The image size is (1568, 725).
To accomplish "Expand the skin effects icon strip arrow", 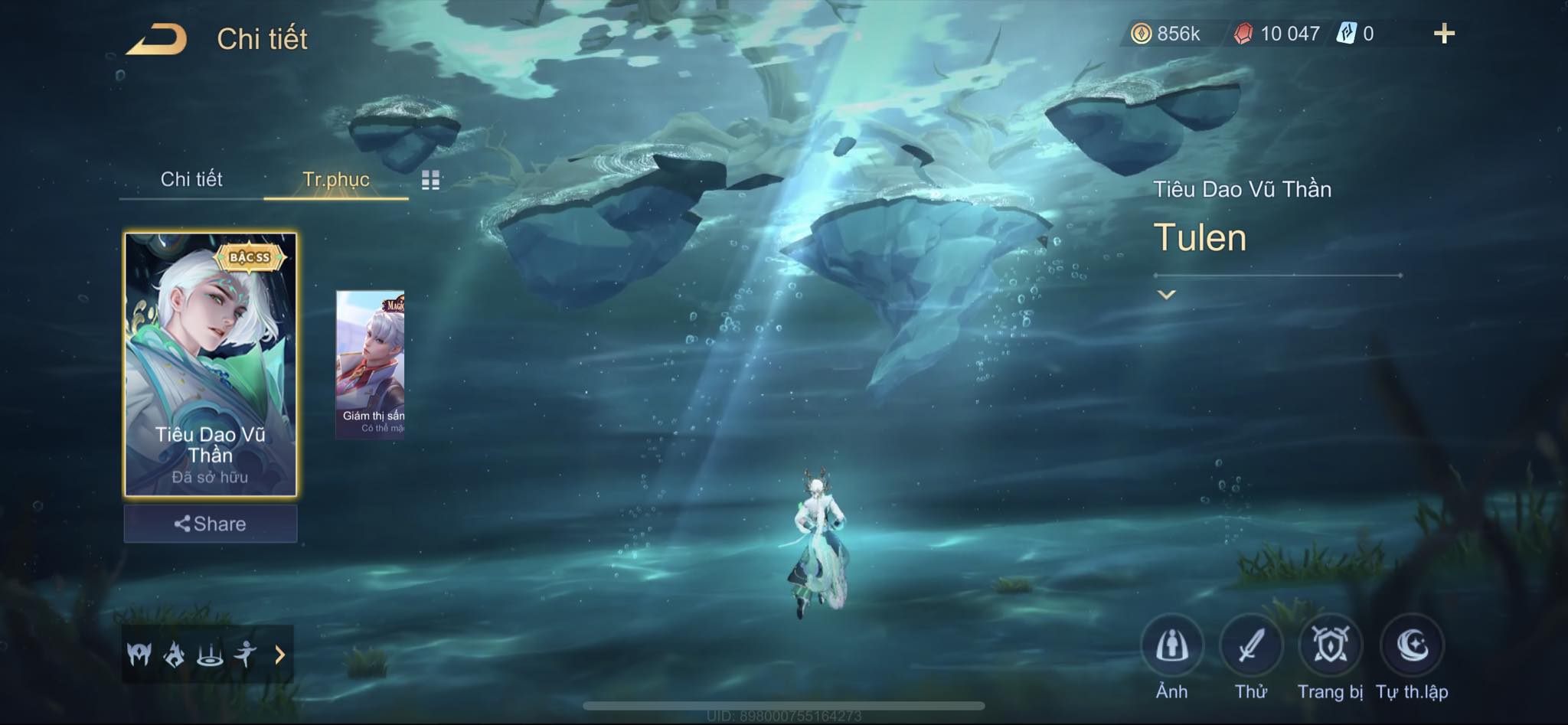I will coord(280,655).
